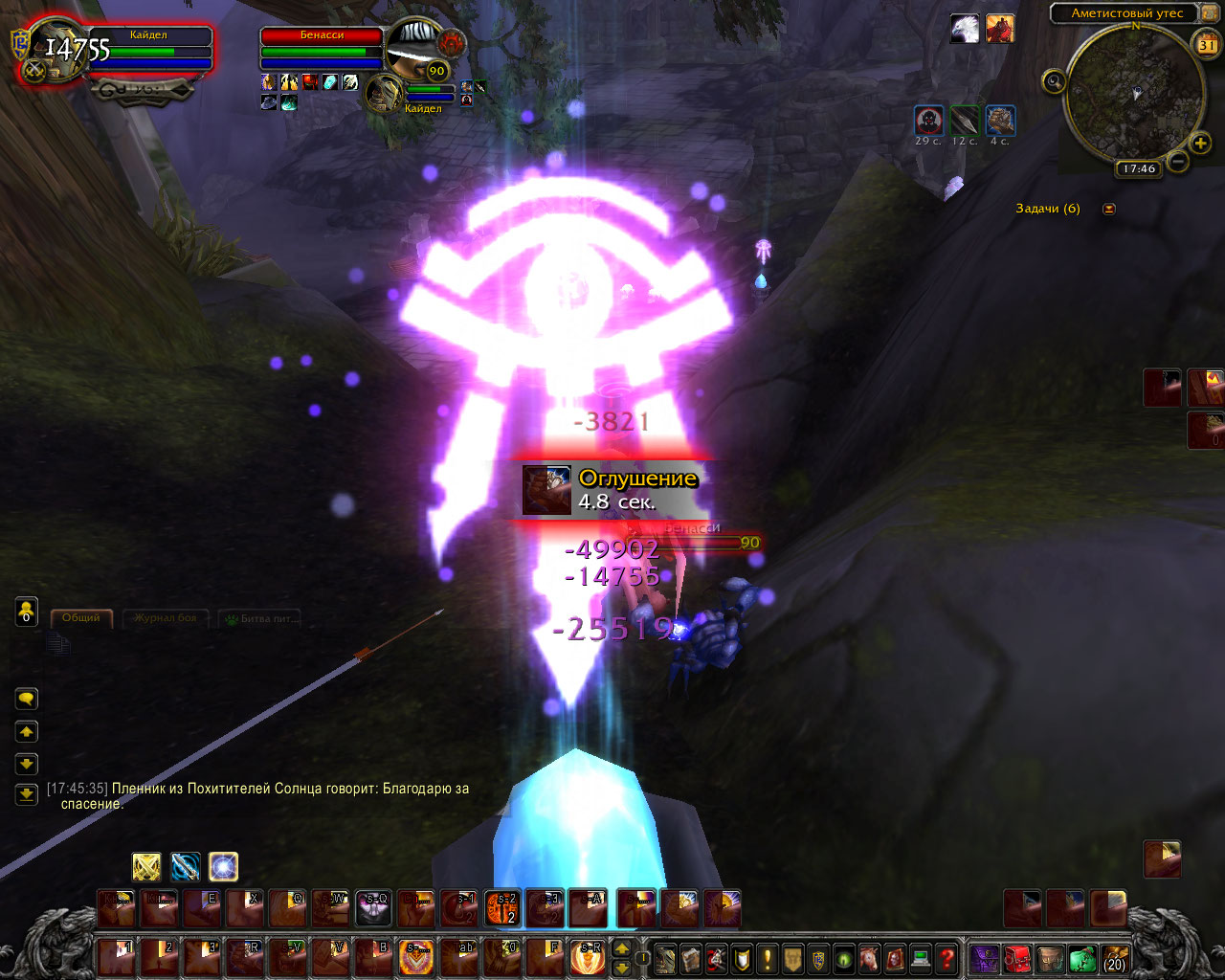Open the clock showing 17:46
The width and height of the screenshot is (1225, 980).
[1139, 168]
